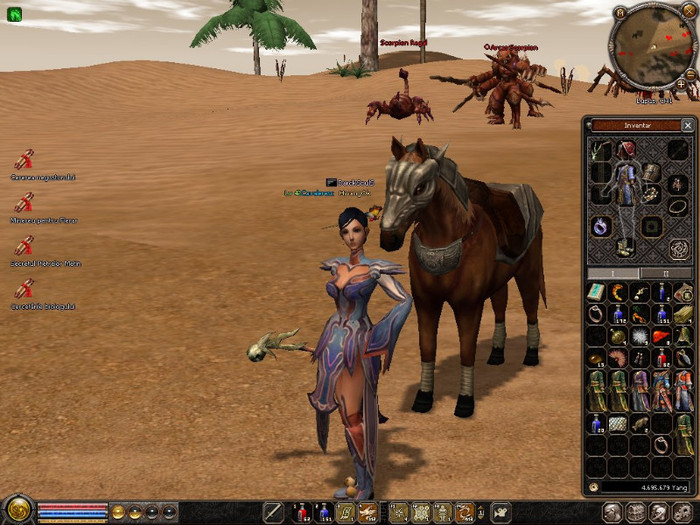Select the book item in the inventory
The image size is (700, 525).
[x=596, y=292]
